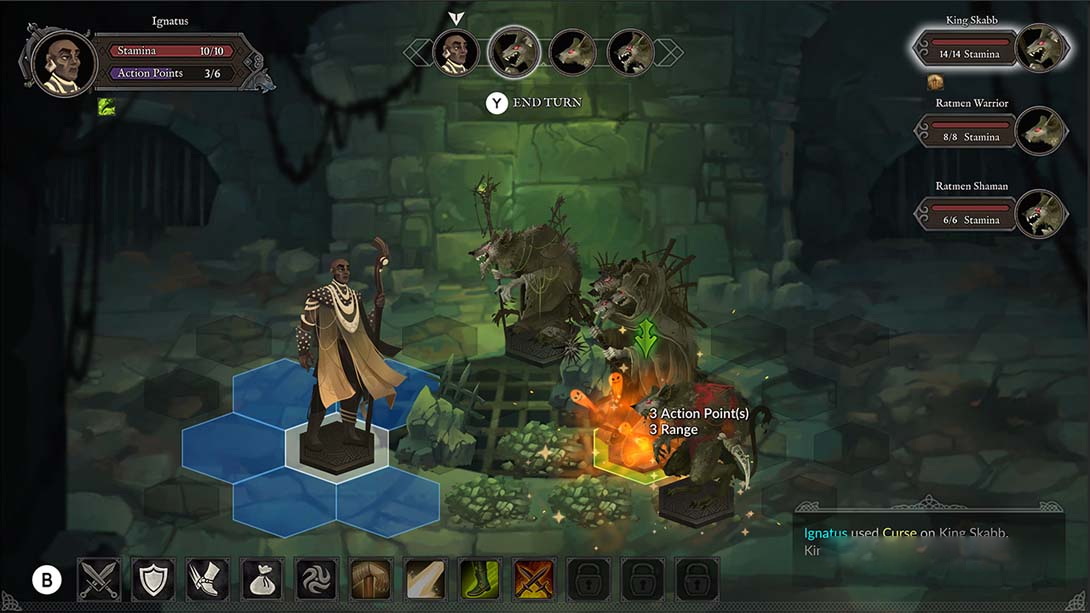Click Ignatus's portrait beside the stamina bar
This screenshot has height=613, width=1090.
click(63, 62)
